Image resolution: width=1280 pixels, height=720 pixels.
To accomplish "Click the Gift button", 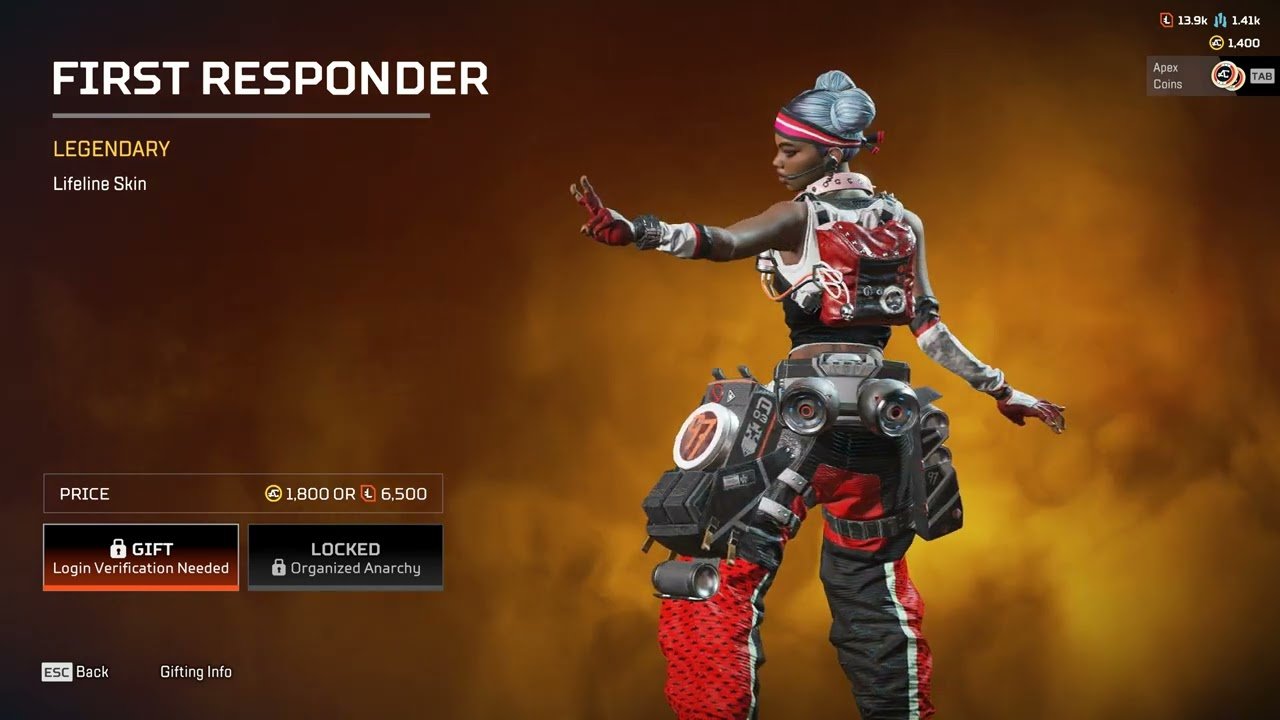I will pos(141,557).
